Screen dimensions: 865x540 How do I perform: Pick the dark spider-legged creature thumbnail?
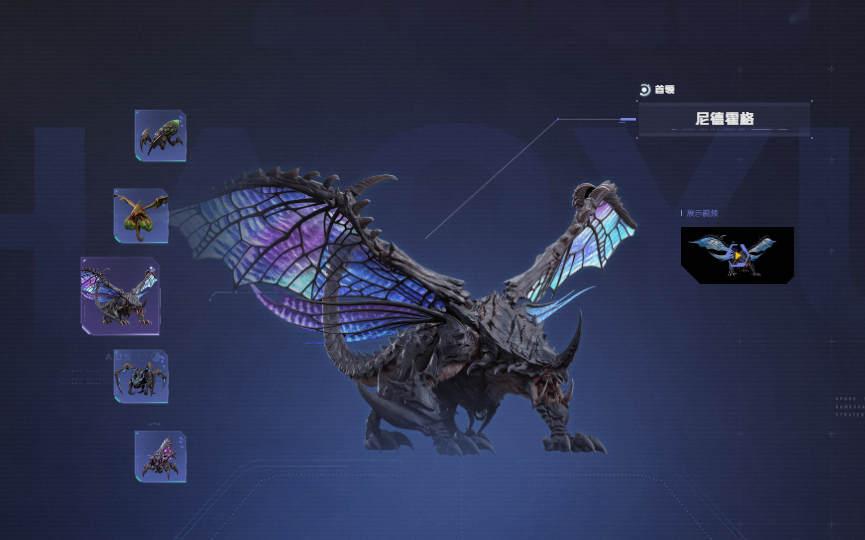(x=141, y=376)
